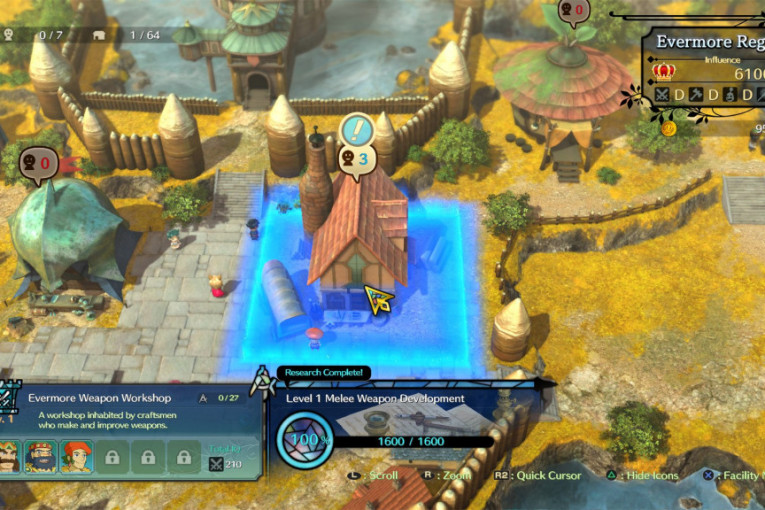
Task: Select the zero-worker bubble over the round-roofed hut
Action: (573, 11)
